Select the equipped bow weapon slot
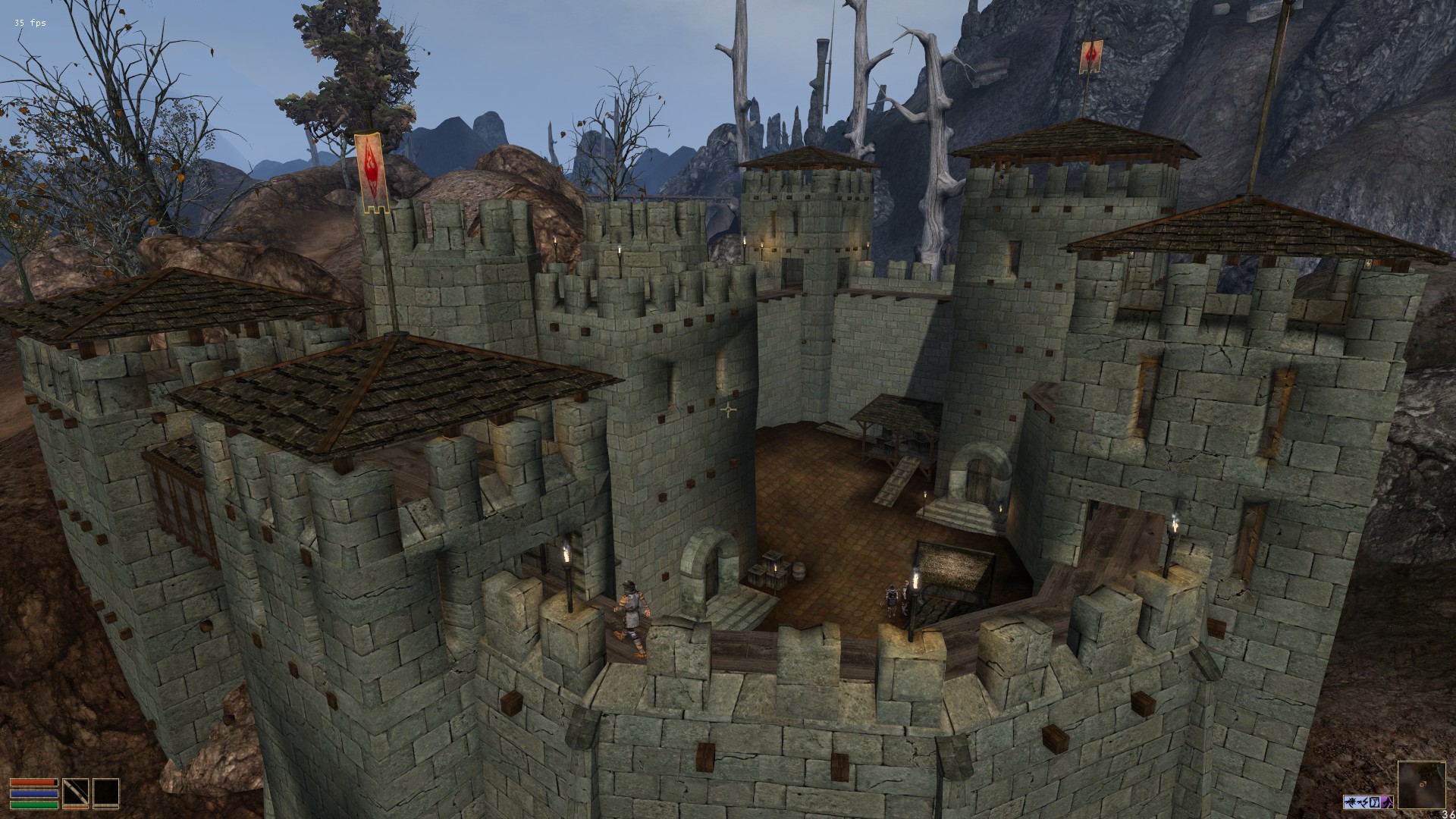This screenshot has height=819, width=1456. coord(75,792)
